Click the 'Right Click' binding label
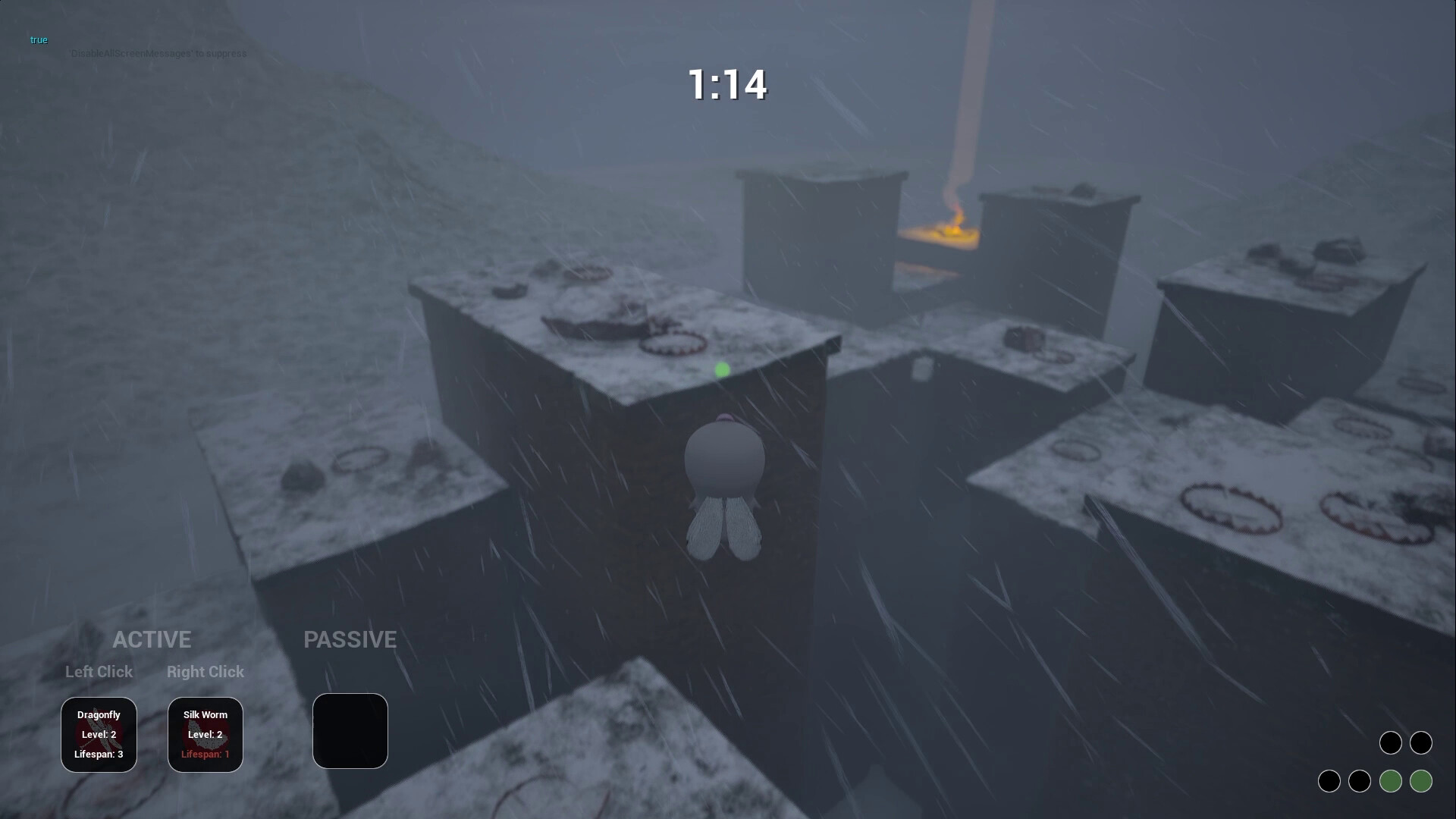The height and width of the screenshot is (819, 1456). [205, 672]
